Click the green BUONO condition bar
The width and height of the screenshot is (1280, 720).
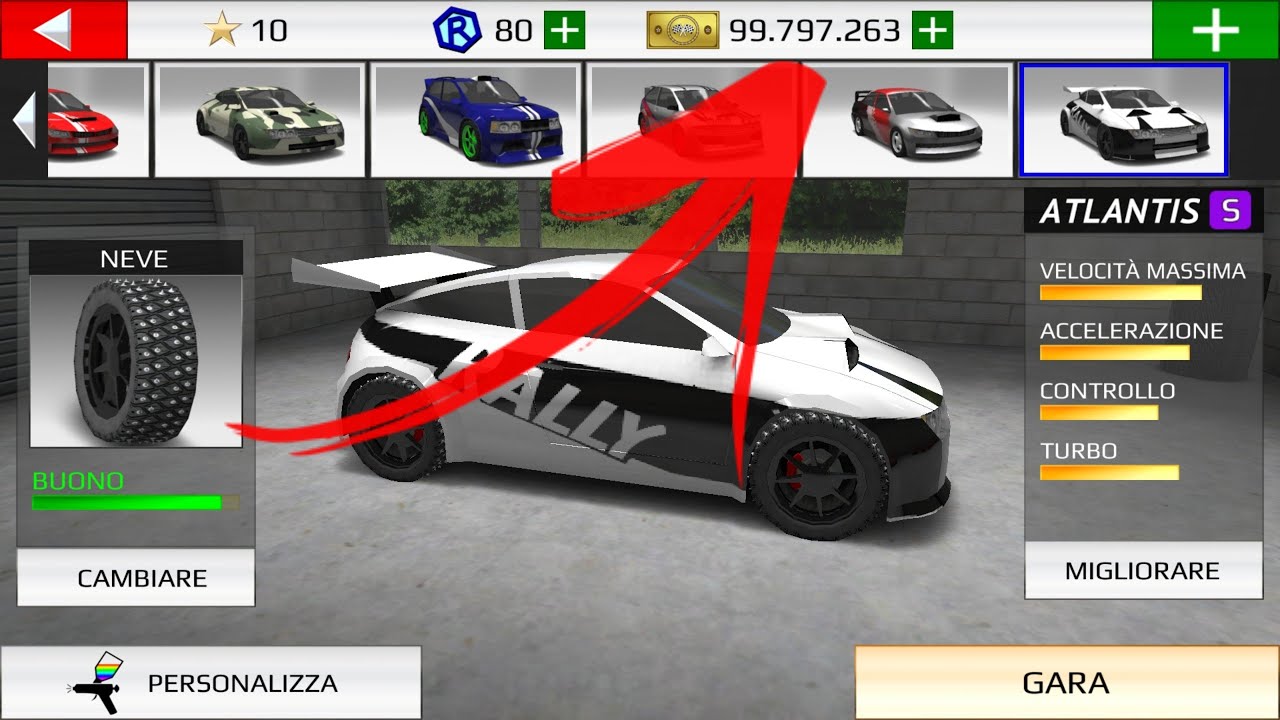[125, 502]
